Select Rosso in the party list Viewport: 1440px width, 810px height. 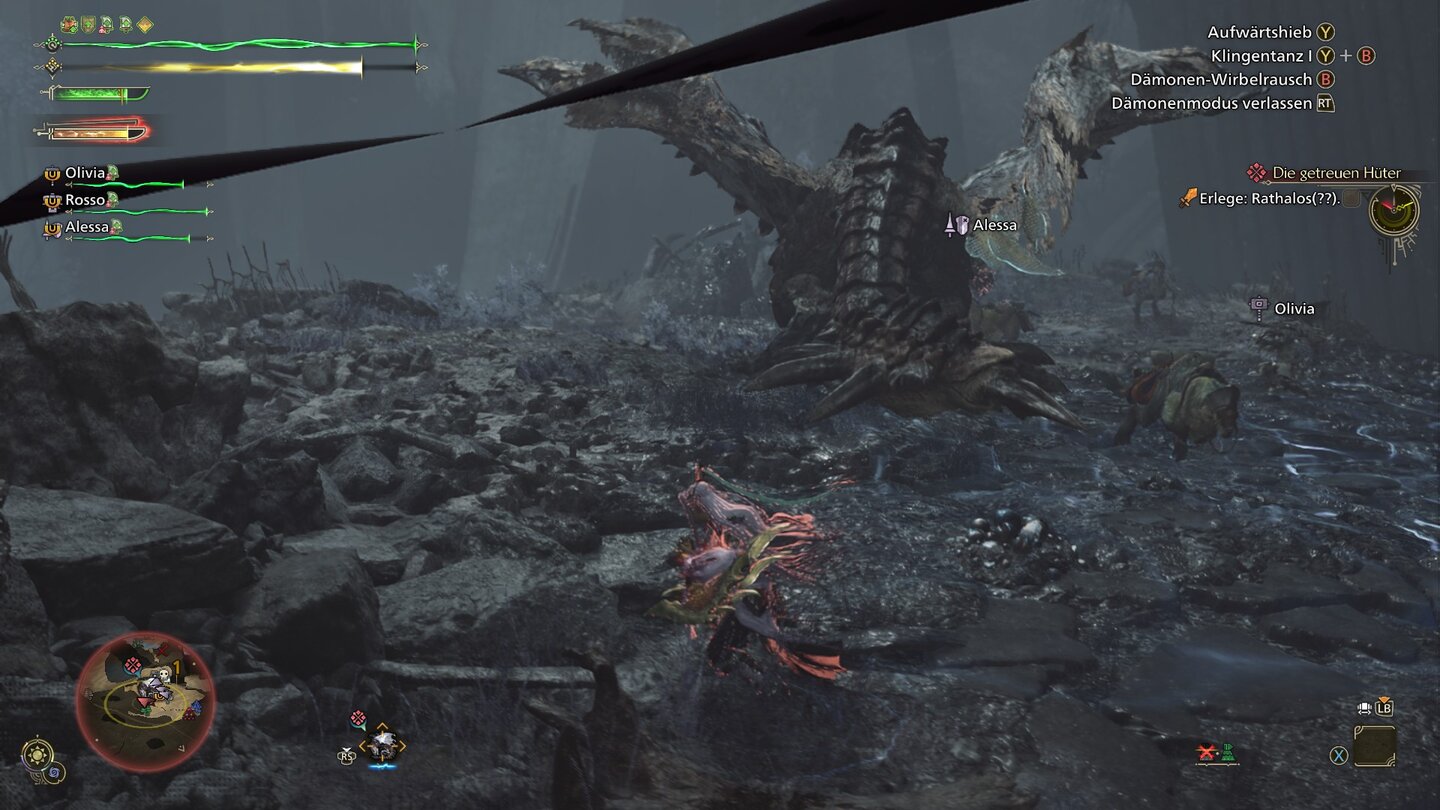85,200
